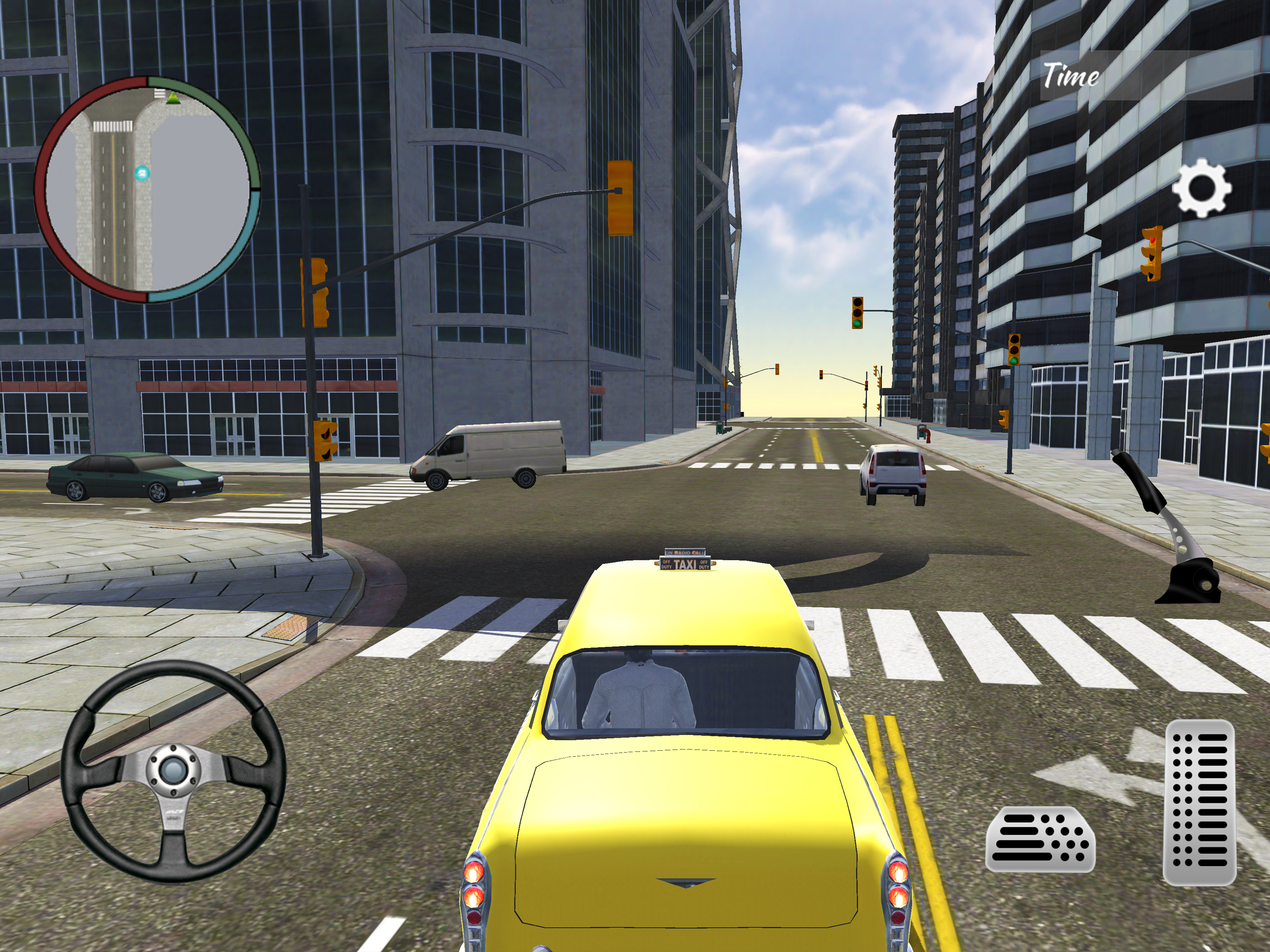Screen dimensions: 1270x952
Task: Hit the wide brake pedal
Action: point(1040,839)
